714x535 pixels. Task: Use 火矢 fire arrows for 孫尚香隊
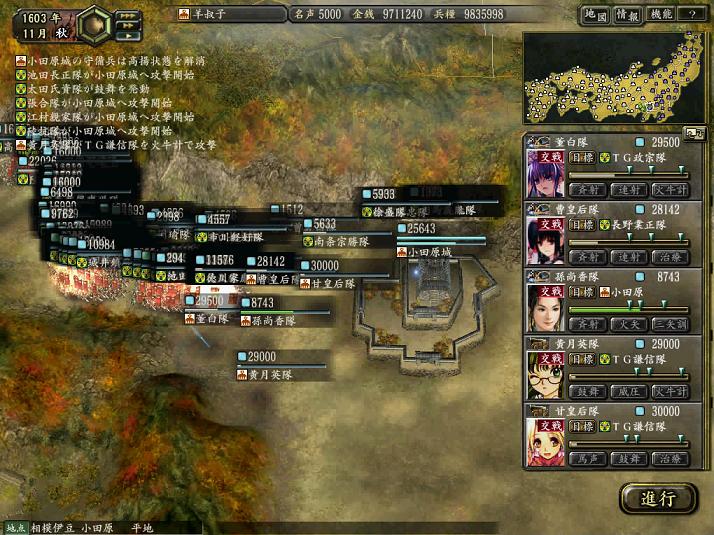pos(628,323)
